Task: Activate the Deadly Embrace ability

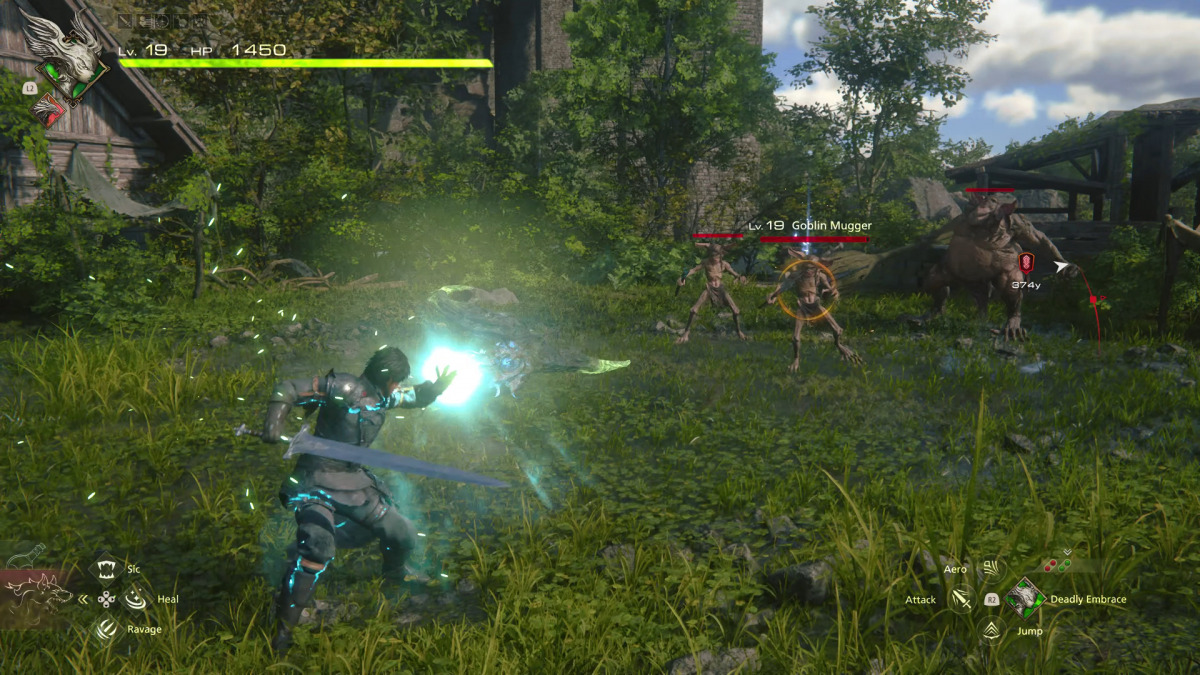Action: 1025,598
